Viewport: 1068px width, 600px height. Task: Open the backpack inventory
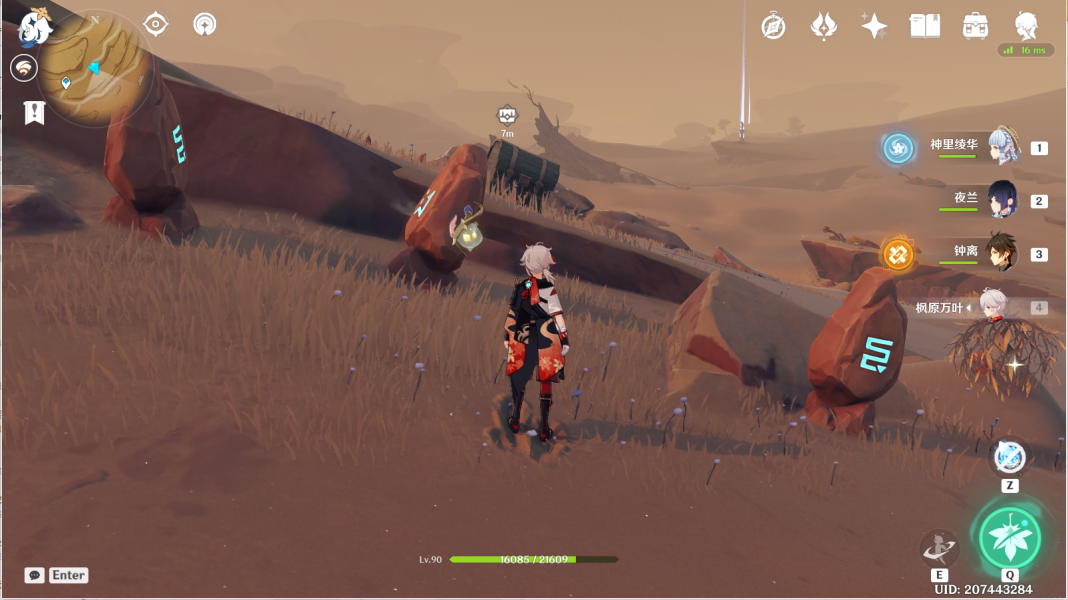(975, 26)
